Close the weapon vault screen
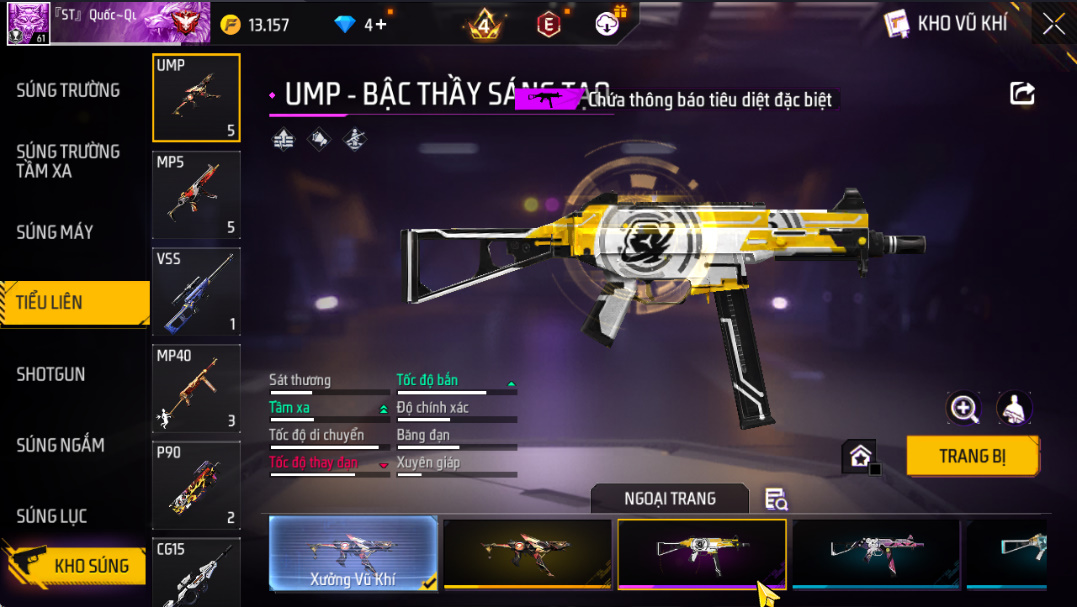1077x607 pixels. pyautogui.click(x=1054, y=24)
